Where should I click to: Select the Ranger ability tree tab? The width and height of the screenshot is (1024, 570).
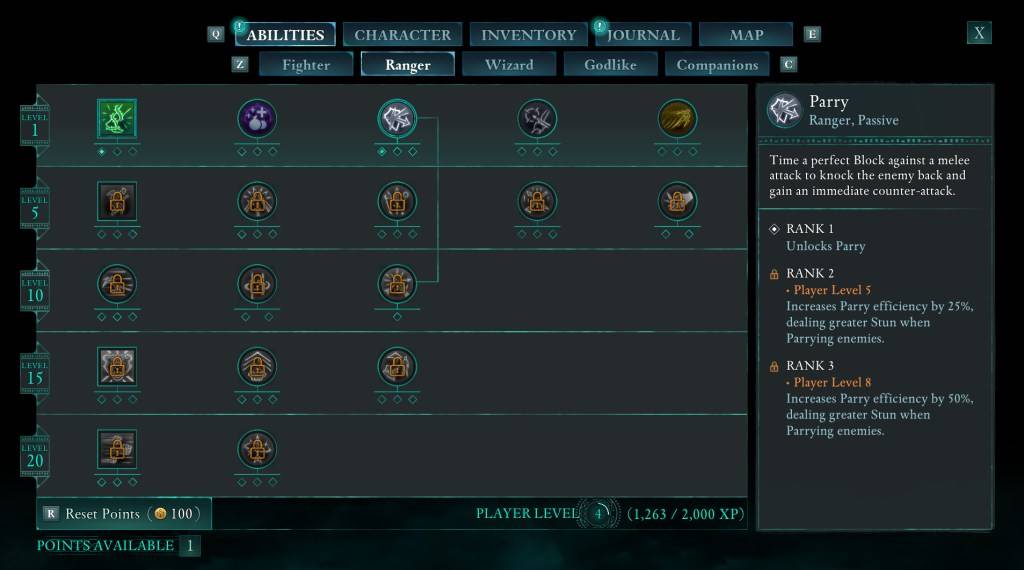[x=408, y=65]
